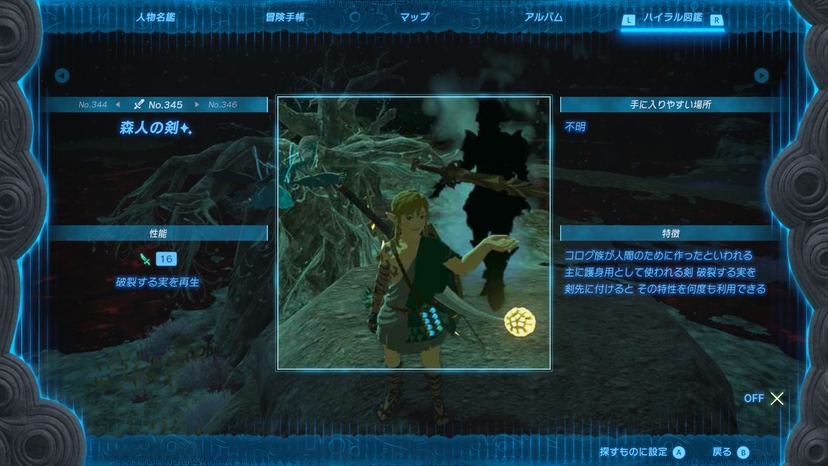The height and width of the screenshot is (466, 828).
Task: Open the アルバム tab
Action: point(543,18)
